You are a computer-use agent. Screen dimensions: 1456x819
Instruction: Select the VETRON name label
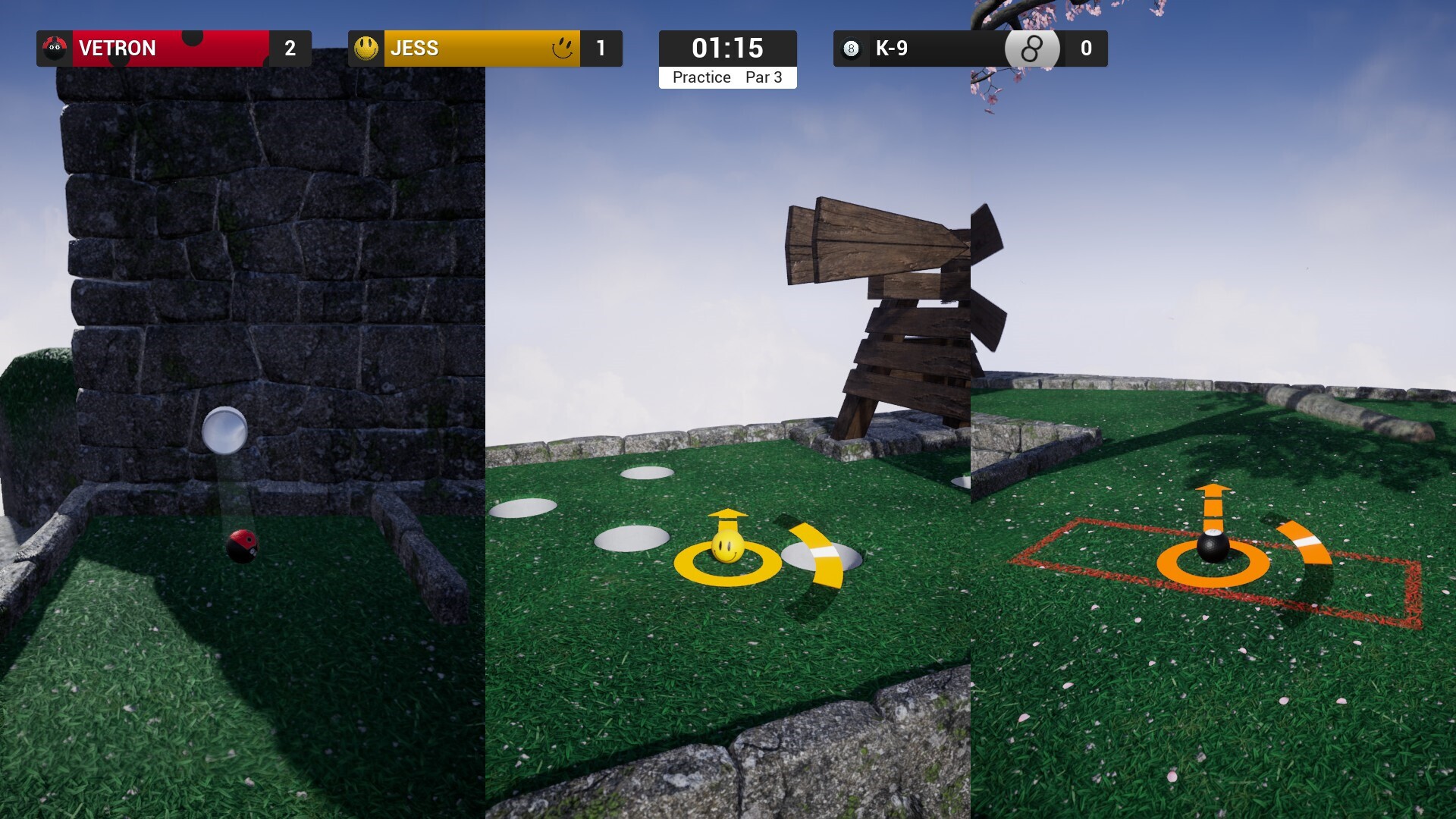click(117, 48)
